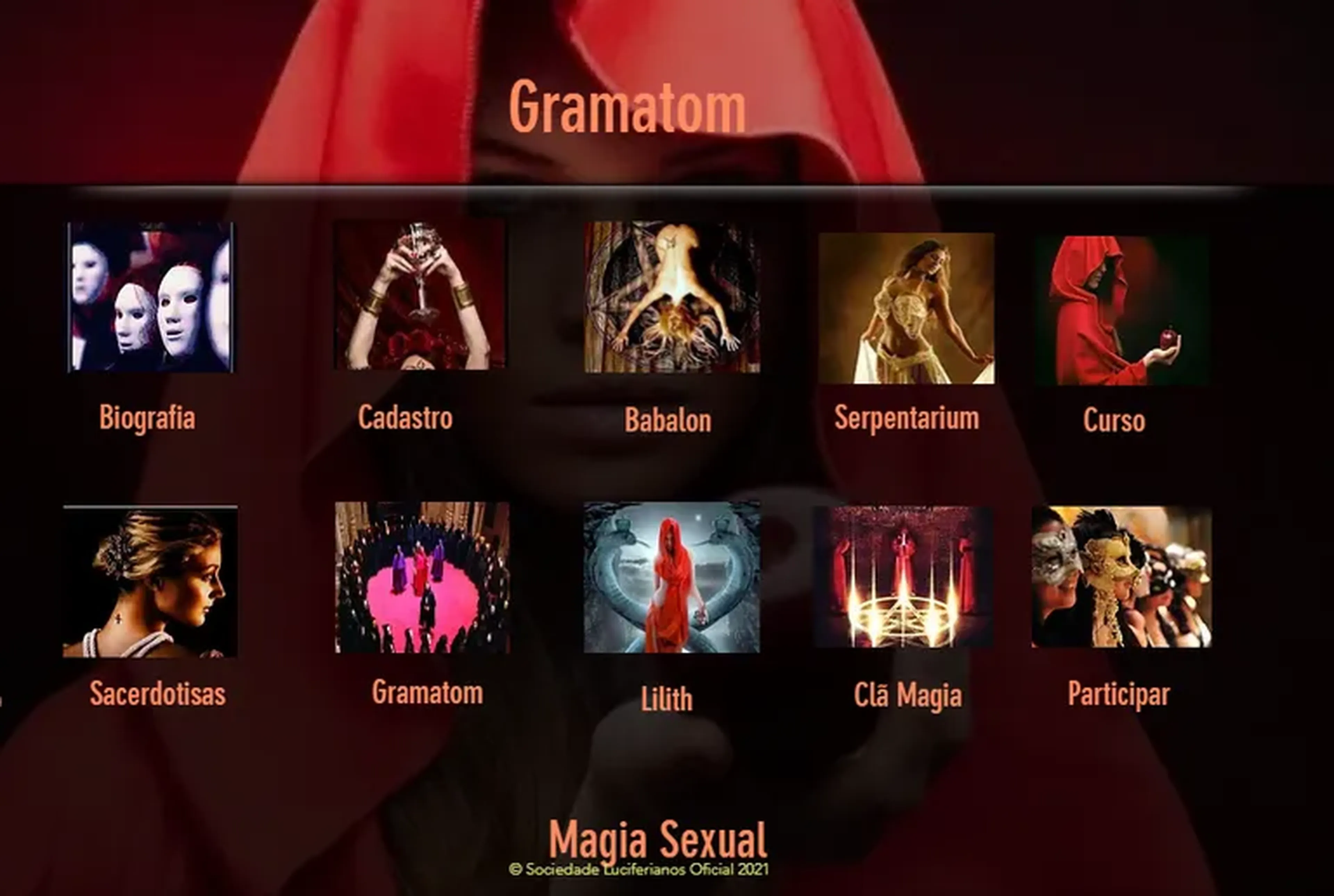Follow the Clã Magia text link
Viewport: 1334px width, 896px height.
click(x=908, y=695)
